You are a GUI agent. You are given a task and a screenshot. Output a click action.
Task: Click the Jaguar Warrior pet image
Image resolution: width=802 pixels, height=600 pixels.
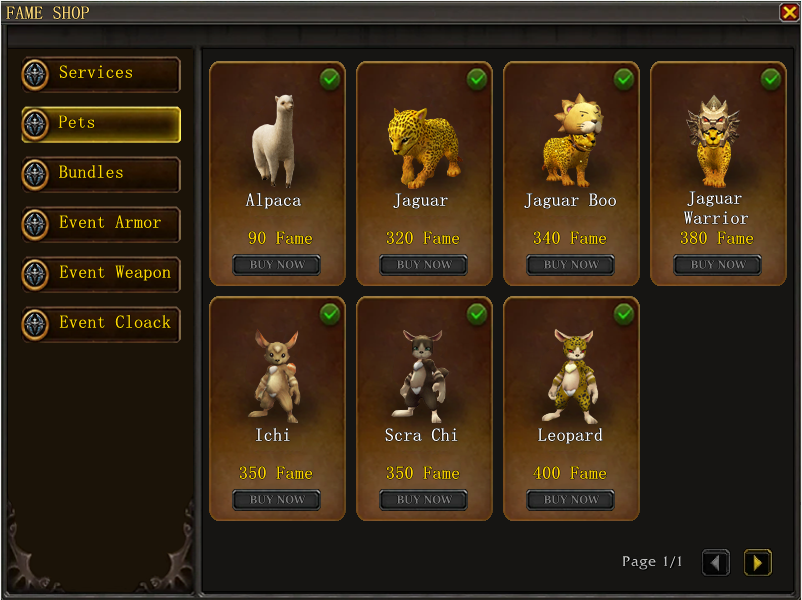coord(714,140)
